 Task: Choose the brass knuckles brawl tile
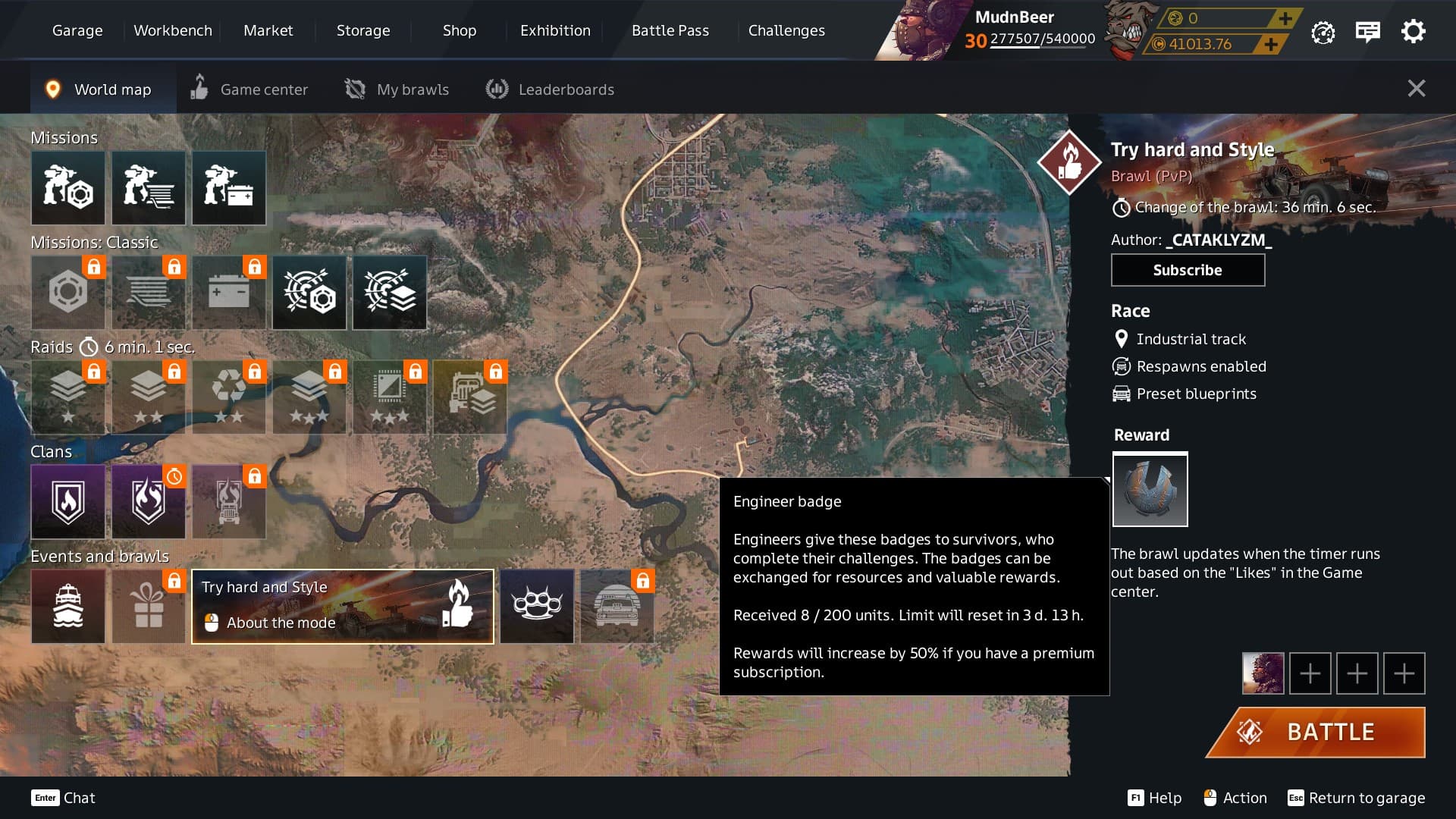537,607
